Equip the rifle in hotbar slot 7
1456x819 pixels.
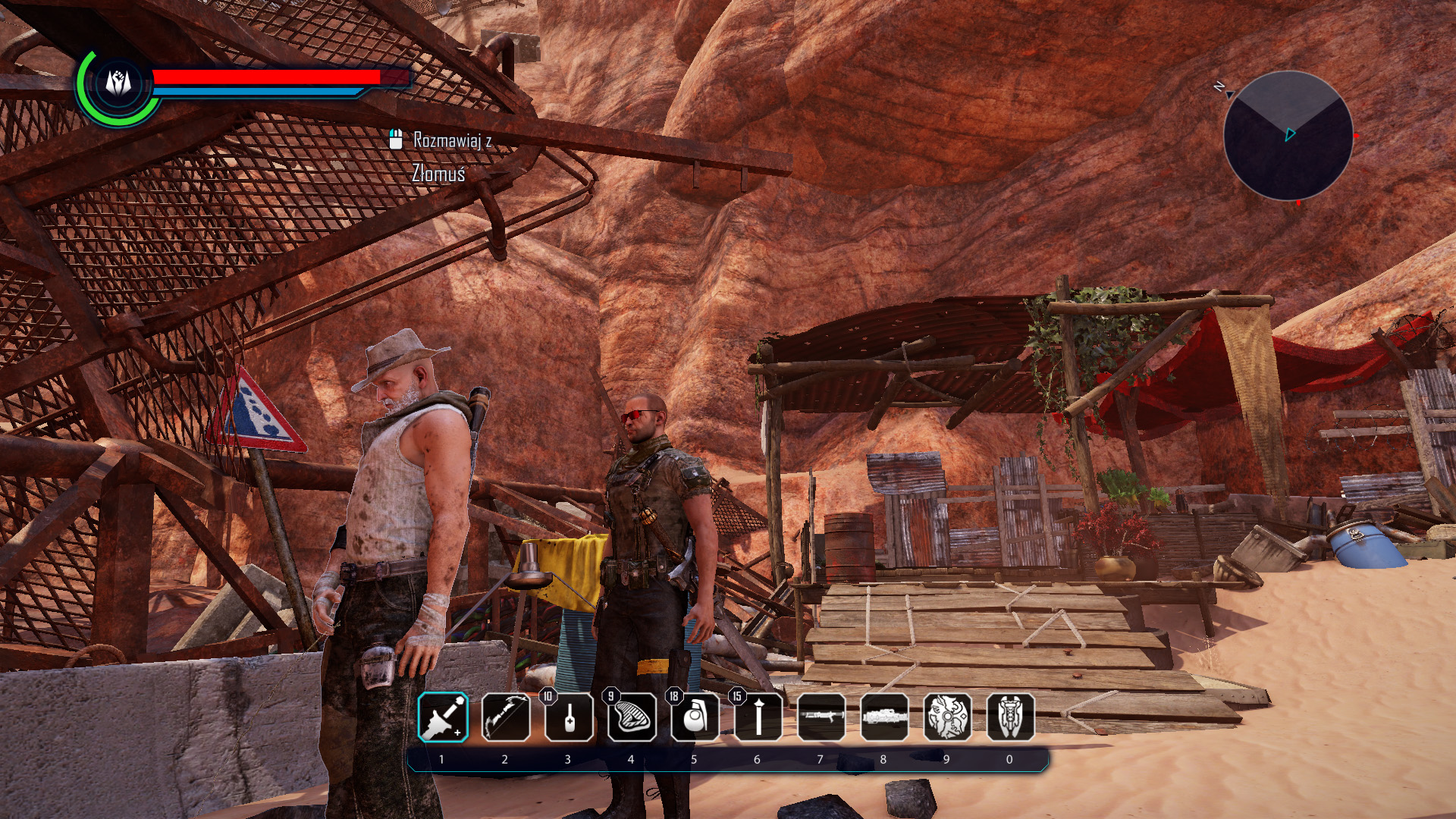coord(821,717)
